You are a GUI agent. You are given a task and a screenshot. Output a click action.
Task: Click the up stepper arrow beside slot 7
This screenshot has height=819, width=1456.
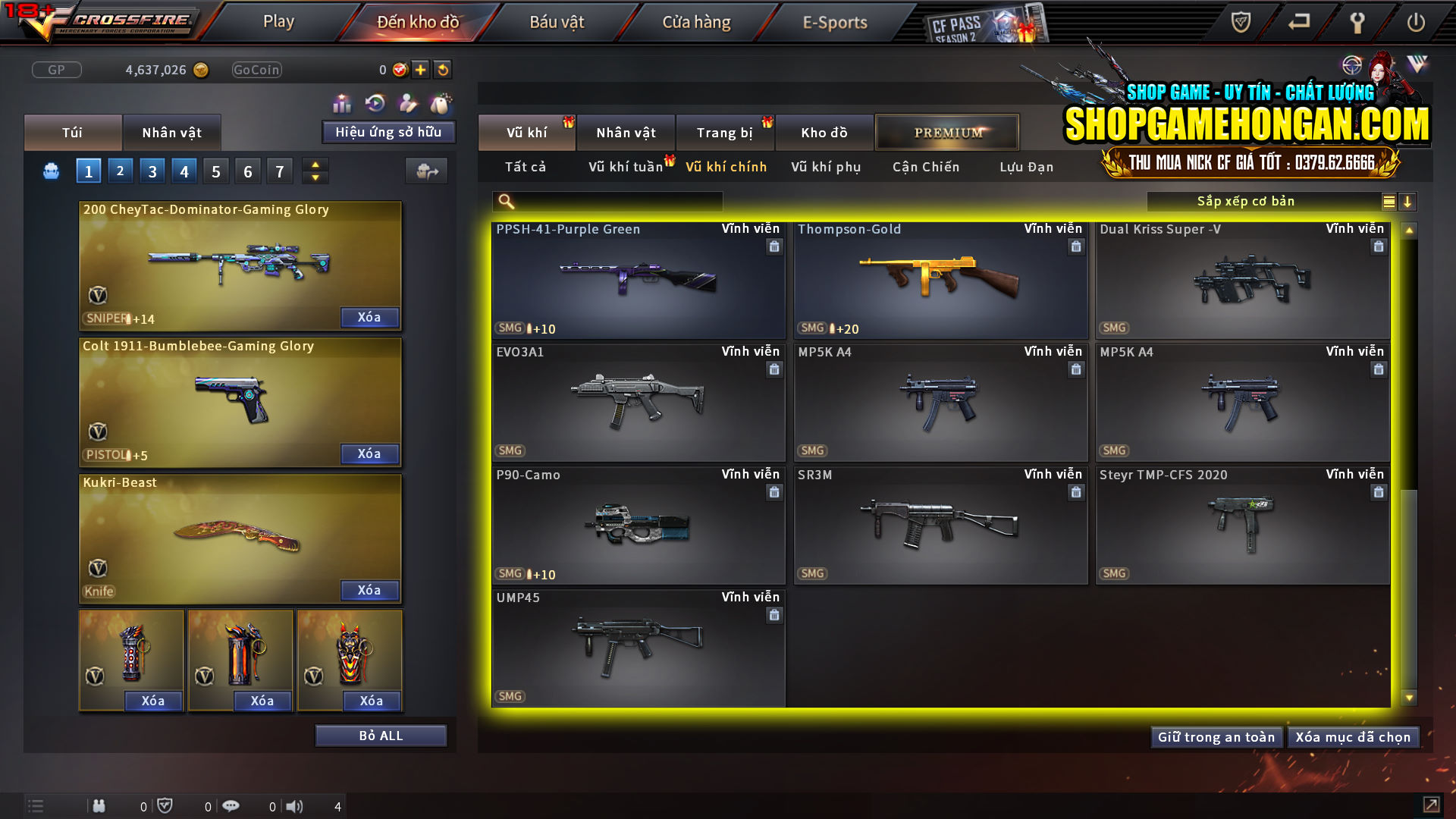coord(315,165)
